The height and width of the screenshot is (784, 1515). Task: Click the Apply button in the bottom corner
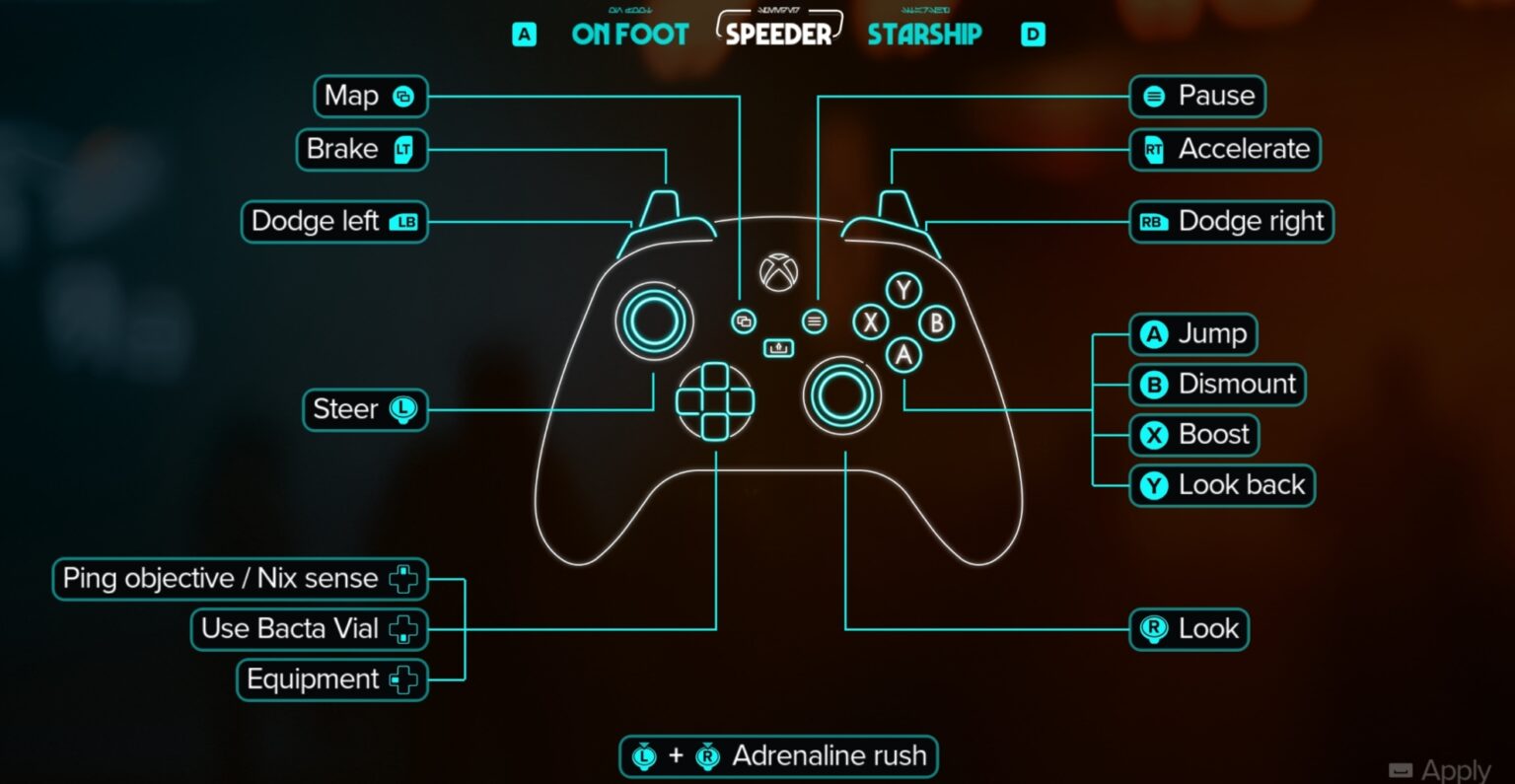click(x=1439, y=768)
